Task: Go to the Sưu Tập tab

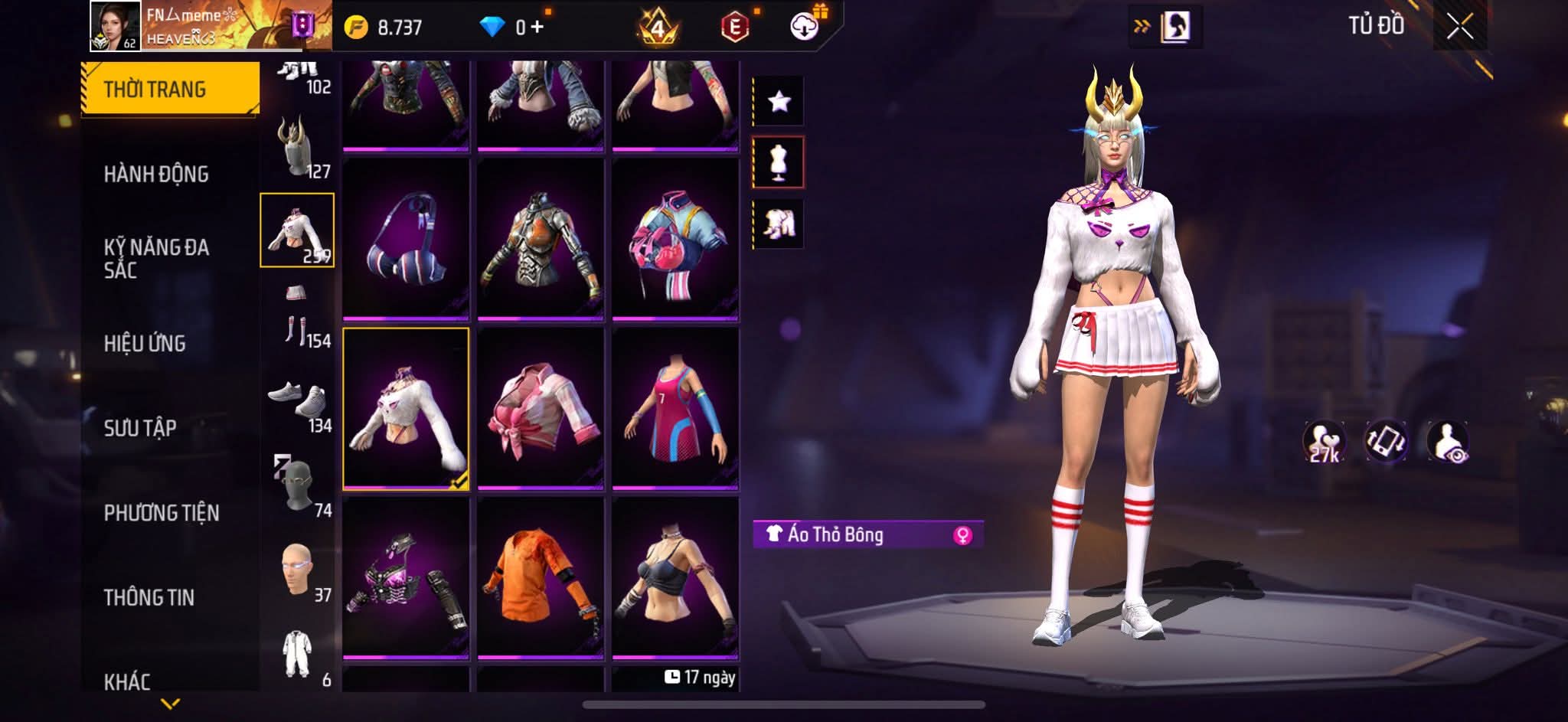Action: [x=140, y=428]
